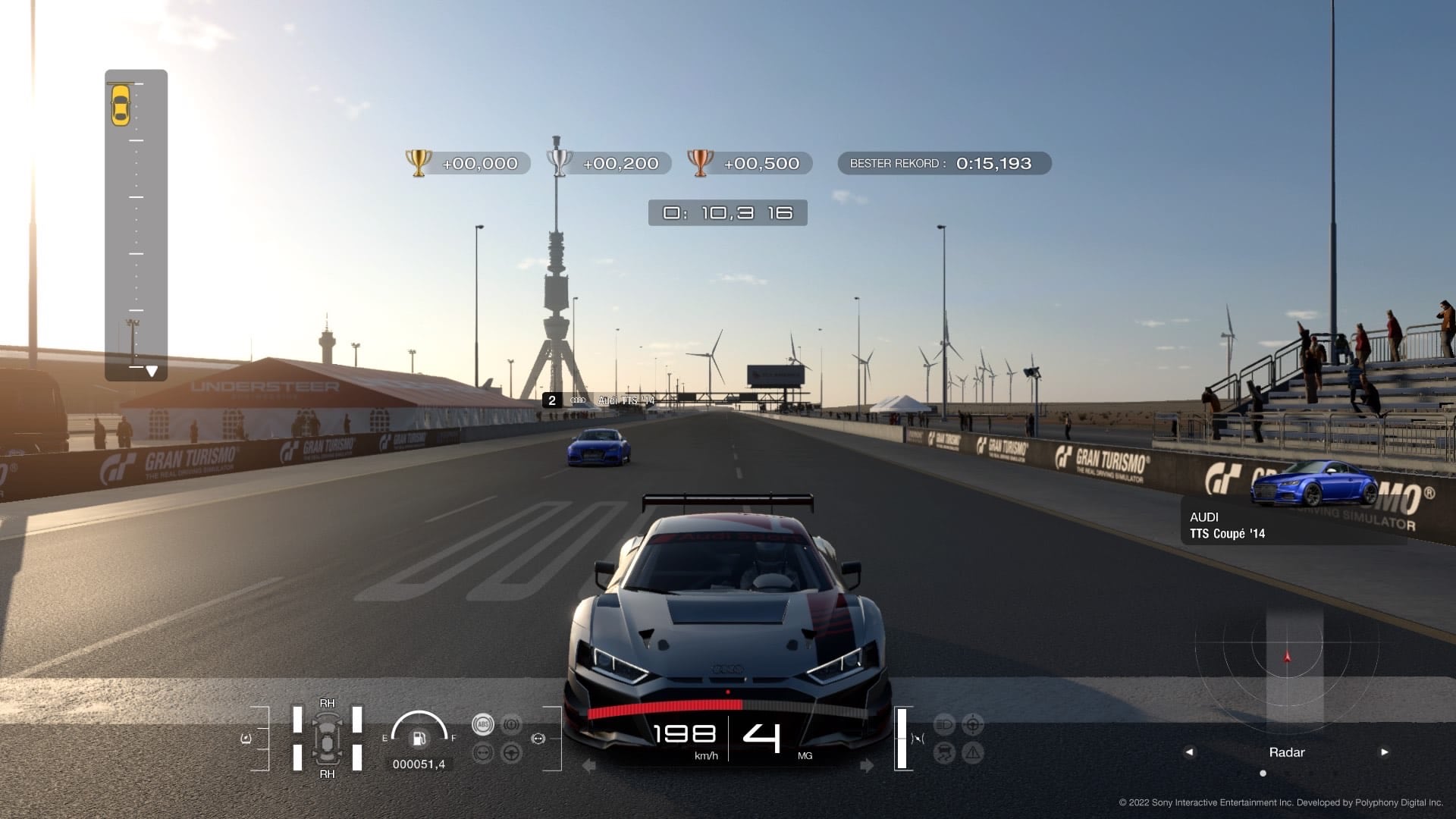Click the left gray arrow beside the speedometer
The image size is (1456, 819).
(588, 766)
